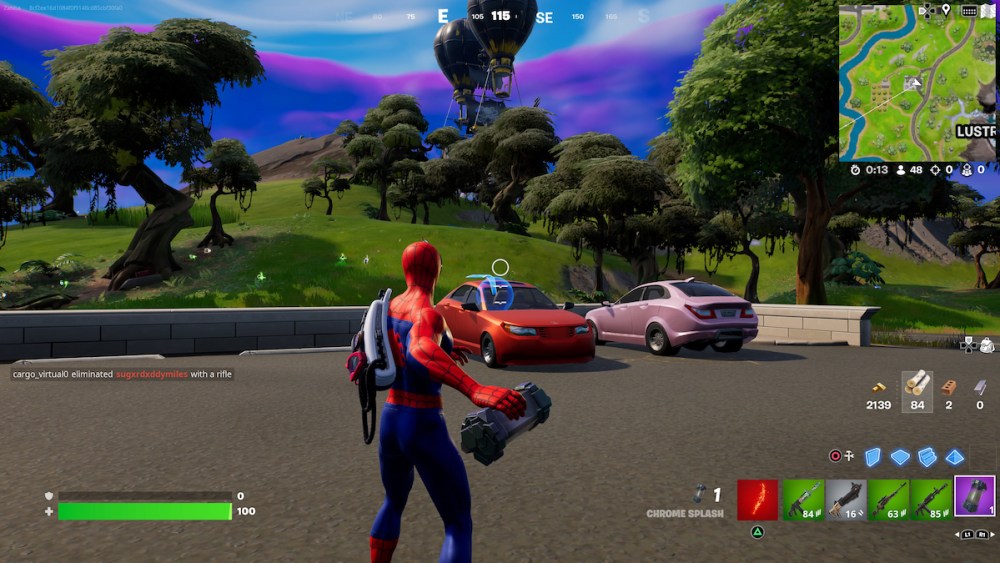This screenshot has width=1000, height=563.
Task: Choose the stairs building piece
Action: pyautogui.click(x=927, y=457)
